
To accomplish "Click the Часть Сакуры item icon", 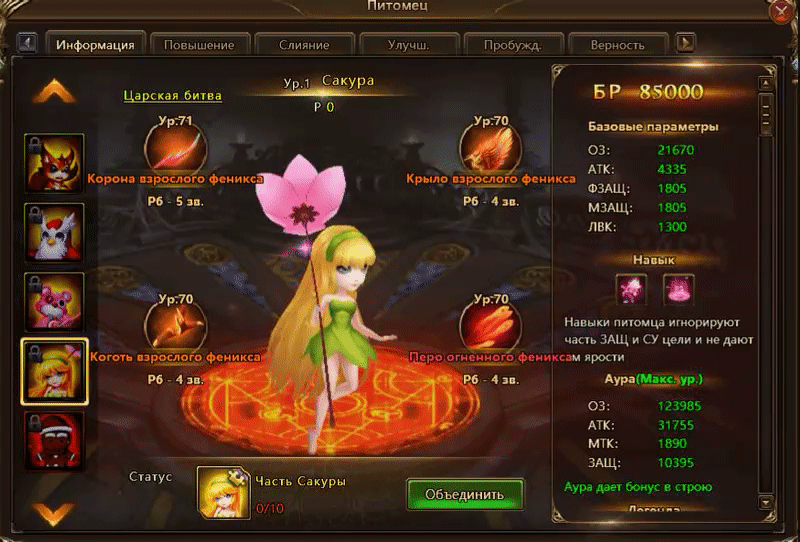I will point(222,493).
